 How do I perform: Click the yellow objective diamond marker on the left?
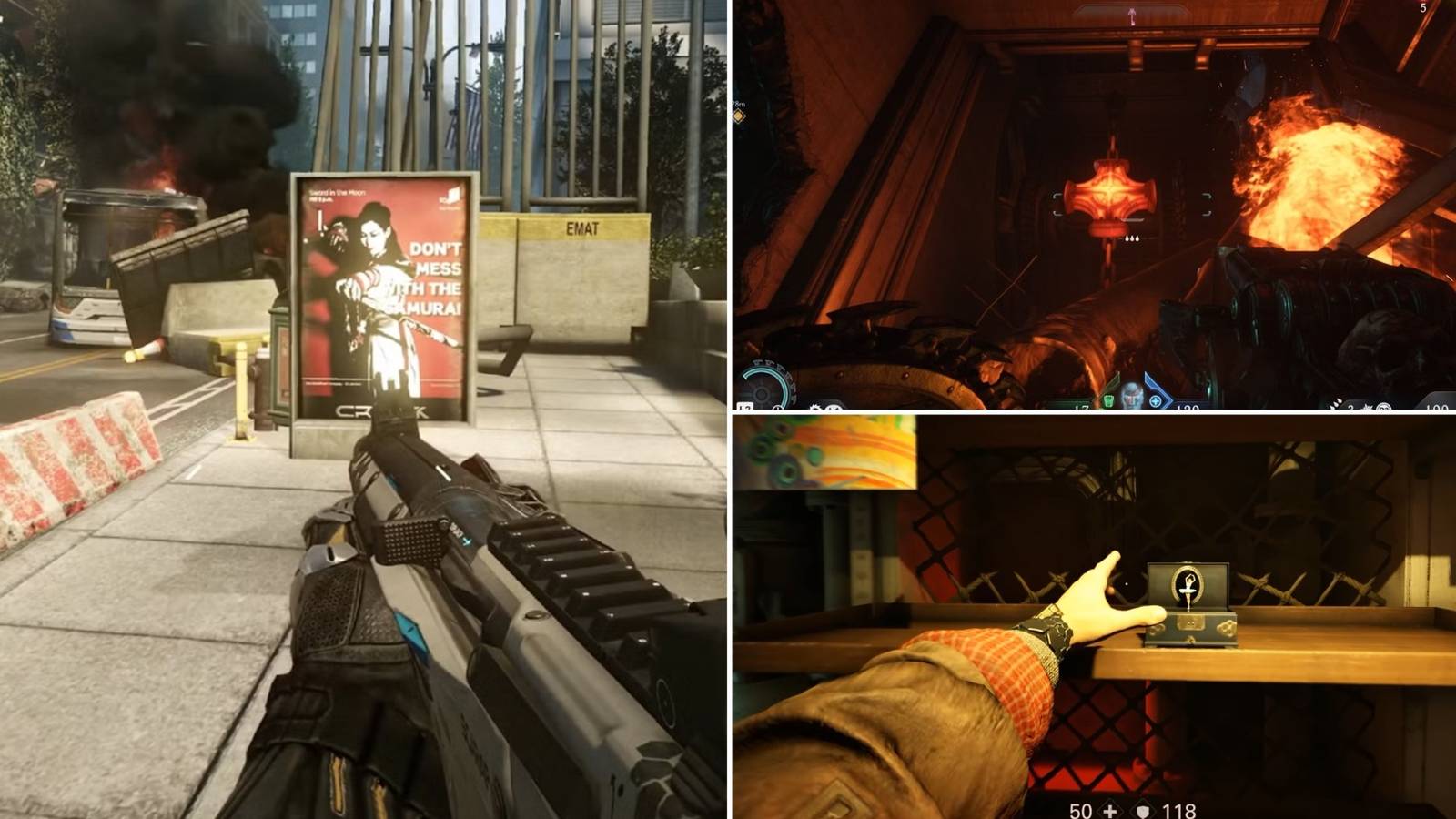[x=739, y=116]
